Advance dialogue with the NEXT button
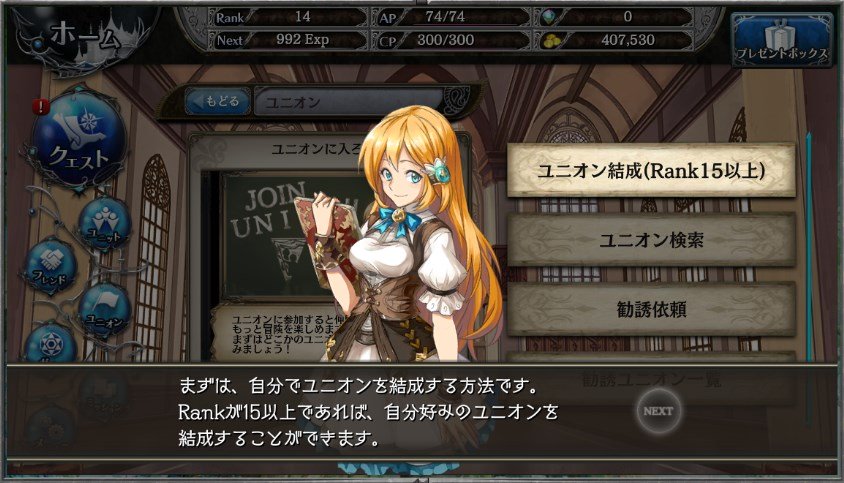The image size is (844, 483). pos(658,410)
